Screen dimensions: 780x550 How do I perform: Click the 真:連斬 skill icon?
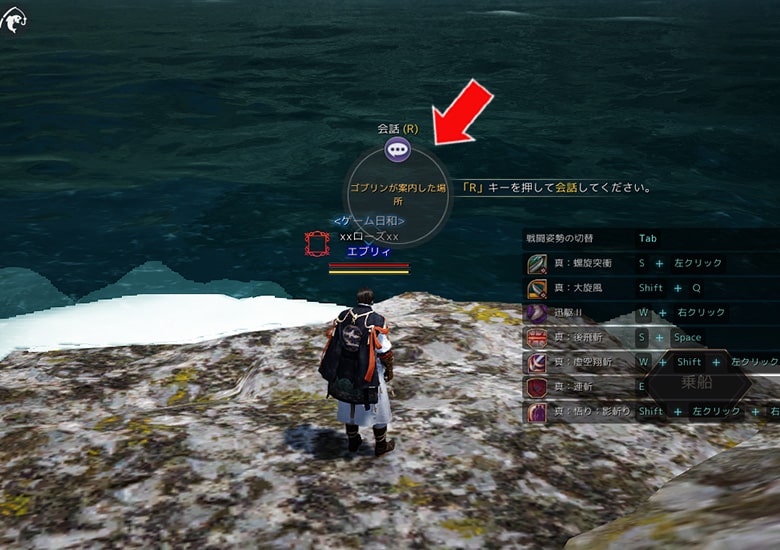(537, 387)
